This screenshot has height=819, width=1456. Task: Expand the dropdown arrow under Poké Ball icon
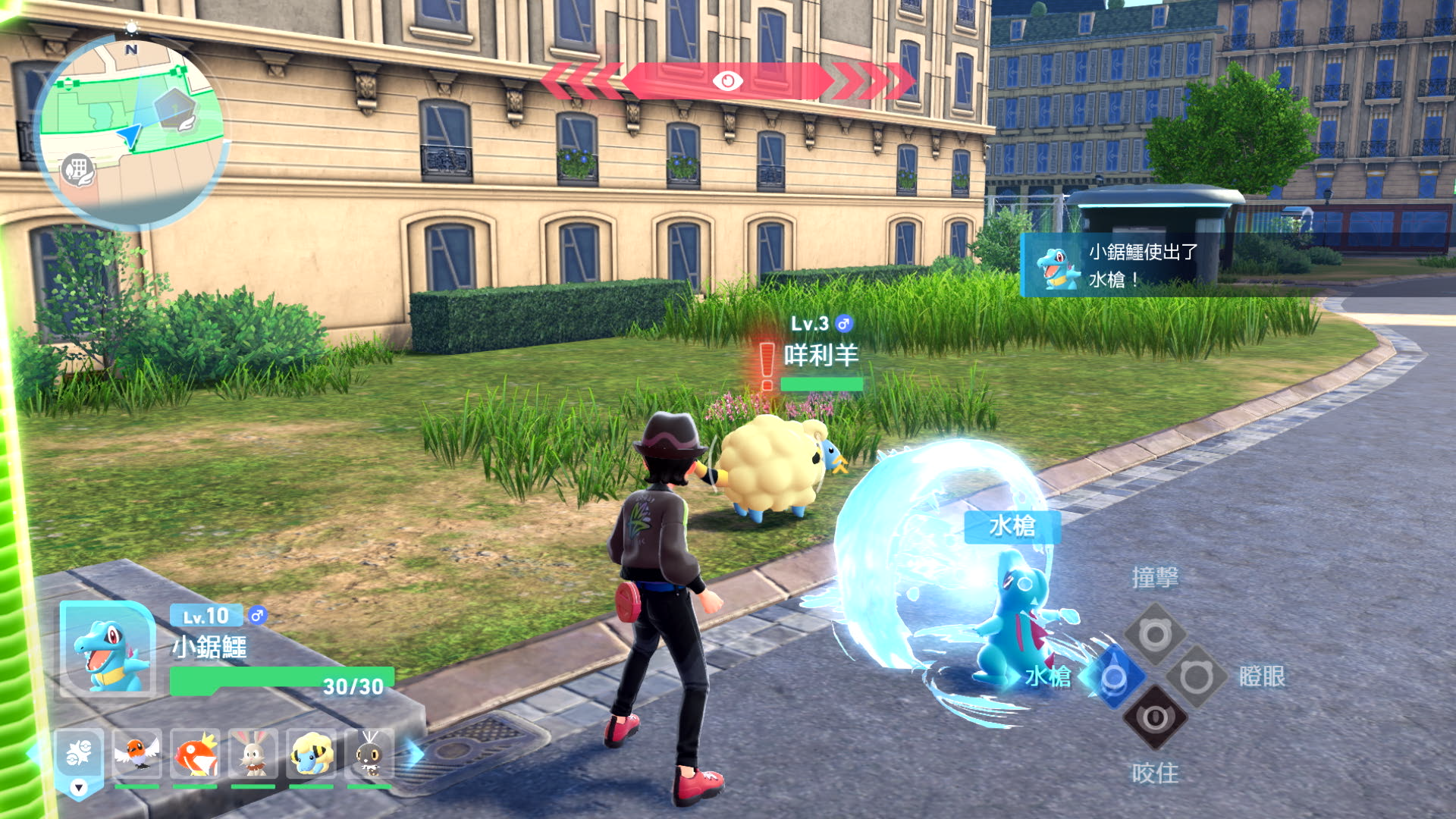(x=79, y=788)
